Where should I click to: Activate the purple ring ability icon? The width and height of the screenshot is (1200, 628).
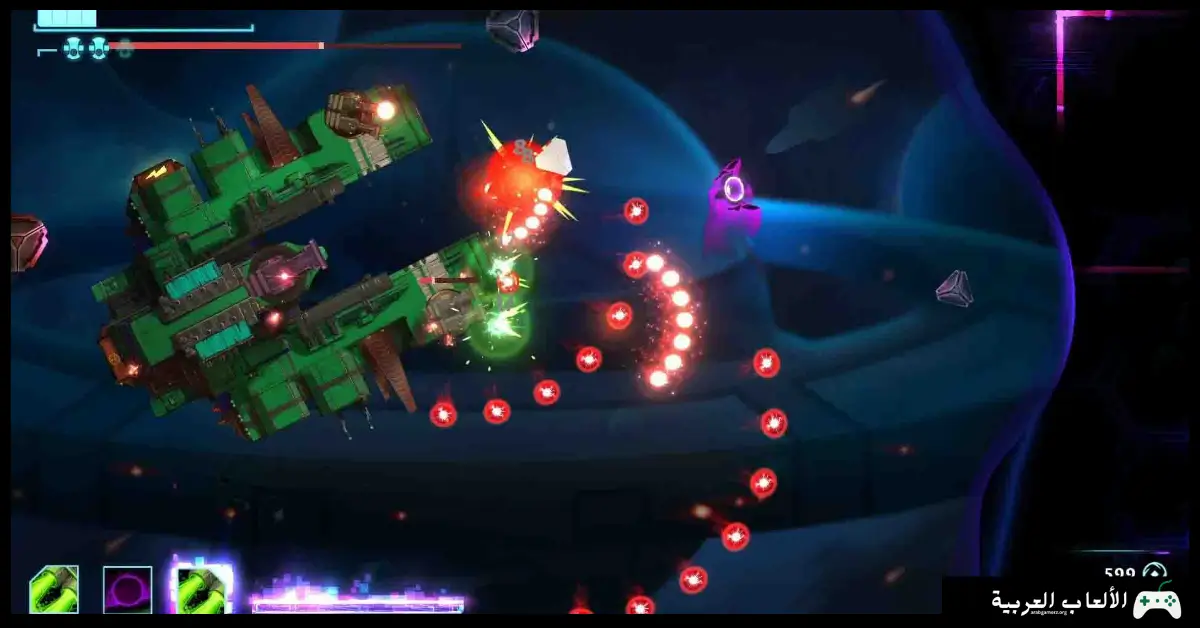click(128, 589)
